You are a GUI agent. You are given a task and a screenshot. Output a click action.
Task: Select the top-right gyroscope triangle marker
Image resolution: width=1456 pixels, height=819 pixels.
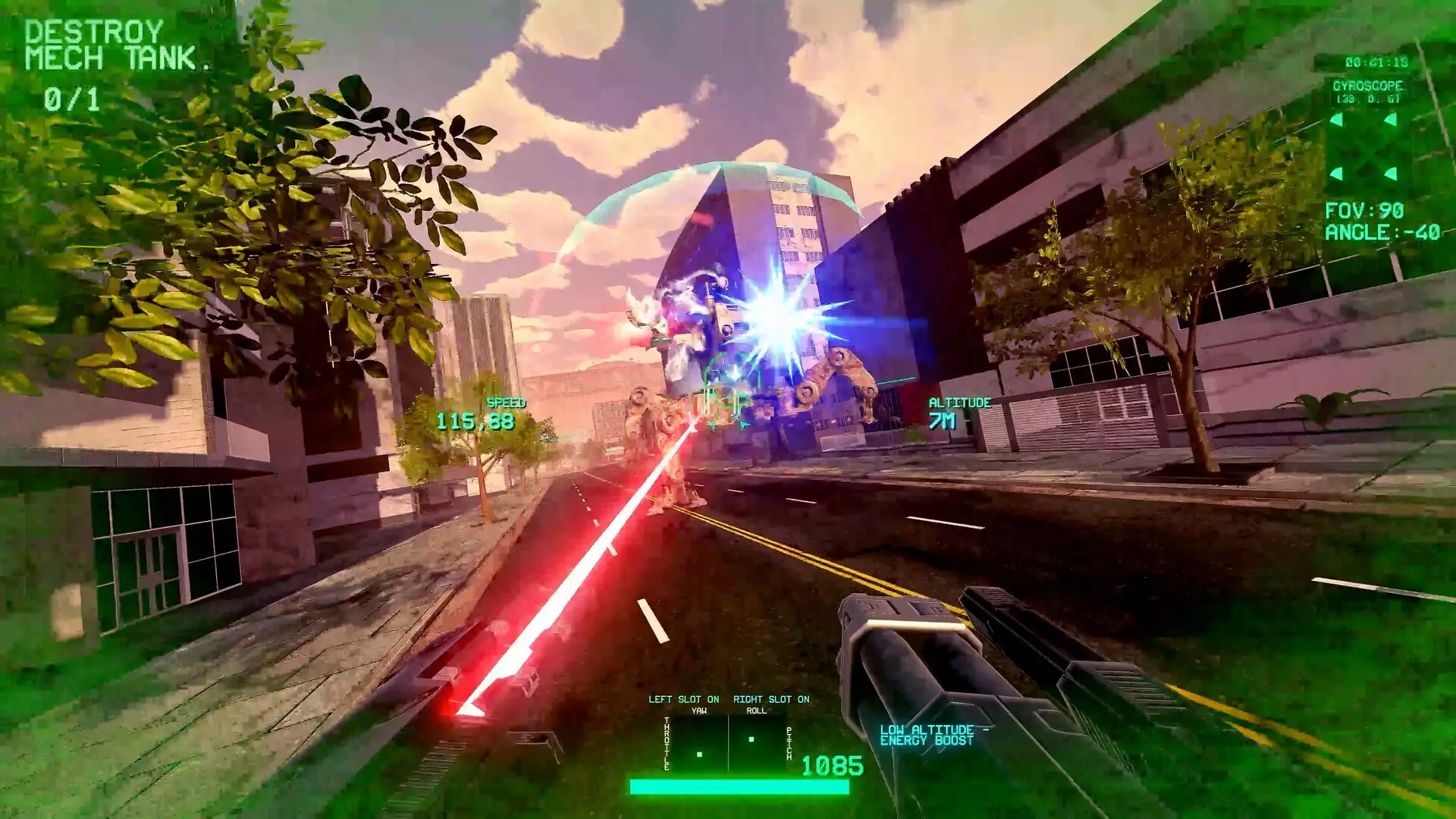tap(1391, 119)
